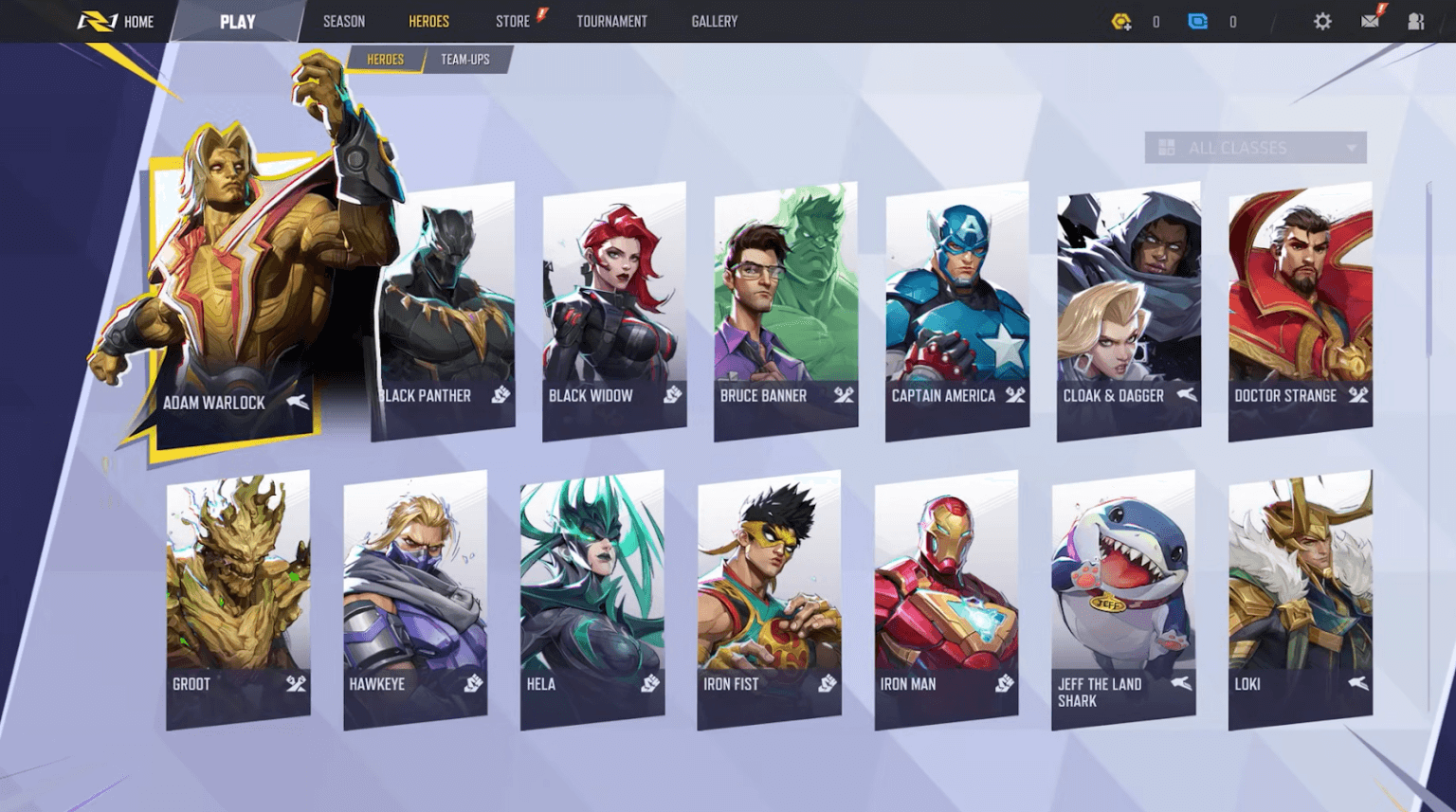Switch to the Season tab
Image resolution: width=1456 pixels, height=812 pixels.
(x=343, y=21)
